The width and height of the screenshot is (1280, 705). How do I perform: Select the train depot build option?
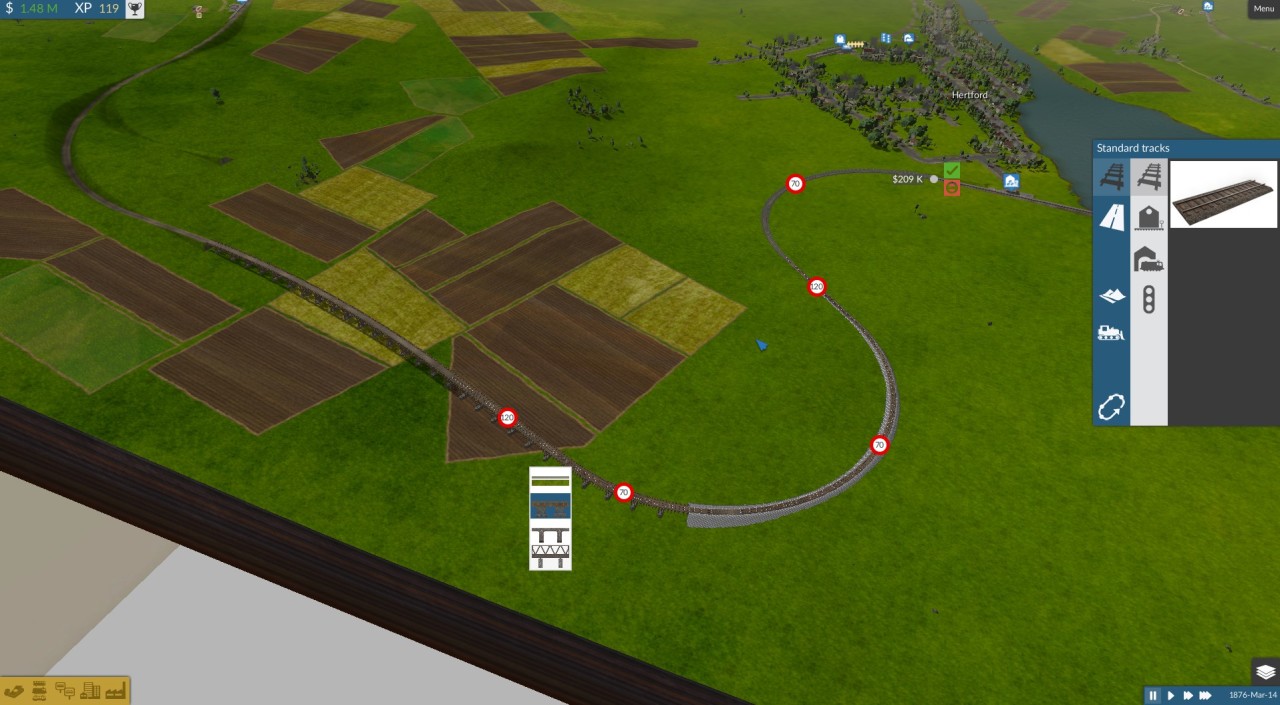pos(1149,259)
